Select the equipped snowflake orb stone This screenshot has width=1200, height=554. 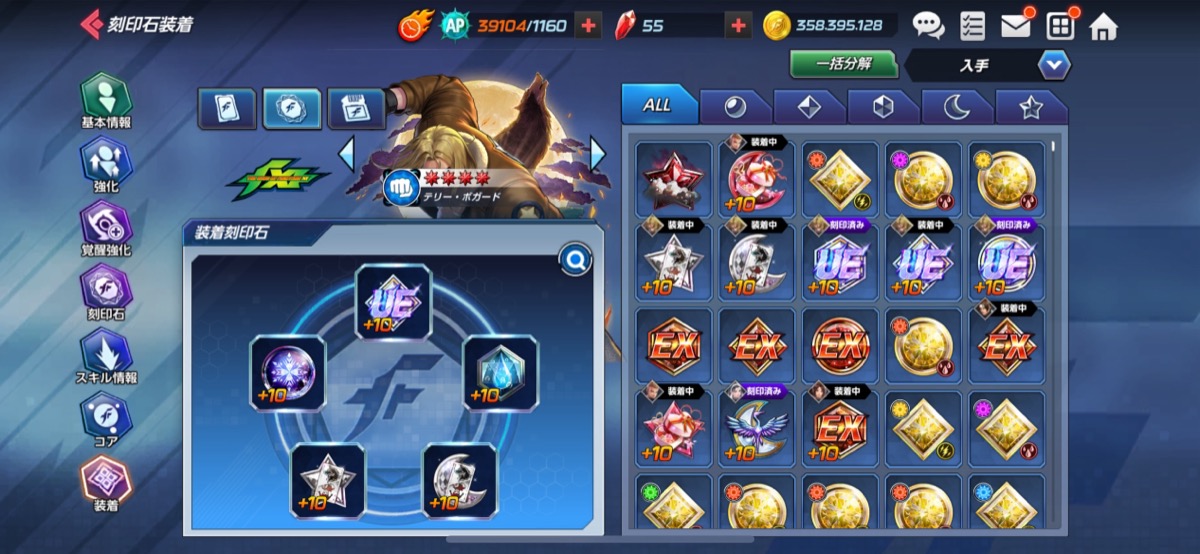(x=288, y=372)
